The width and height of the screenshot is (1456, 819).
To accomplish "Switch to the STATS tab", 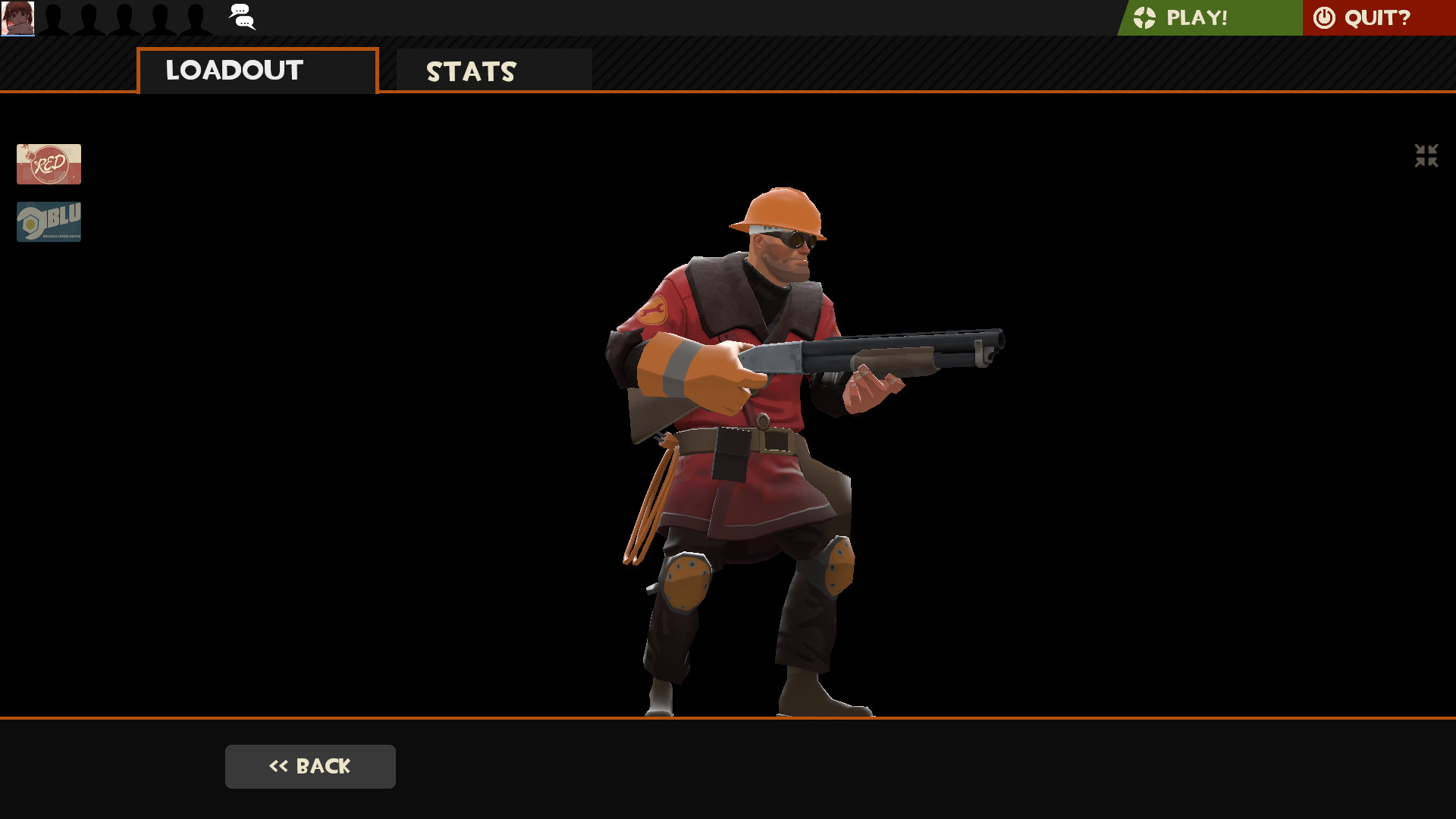I will pyautogui.click(x=471, y=72).
